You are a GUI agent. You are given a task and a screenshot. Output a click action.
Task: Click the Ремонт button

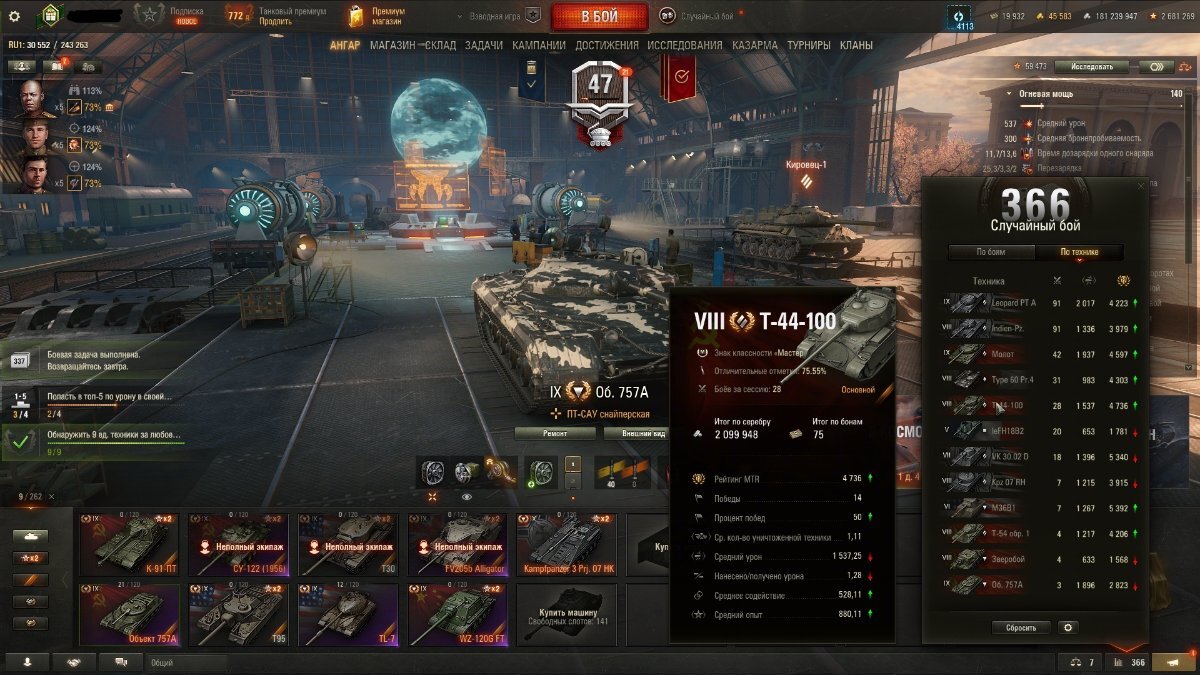[556, 433]
